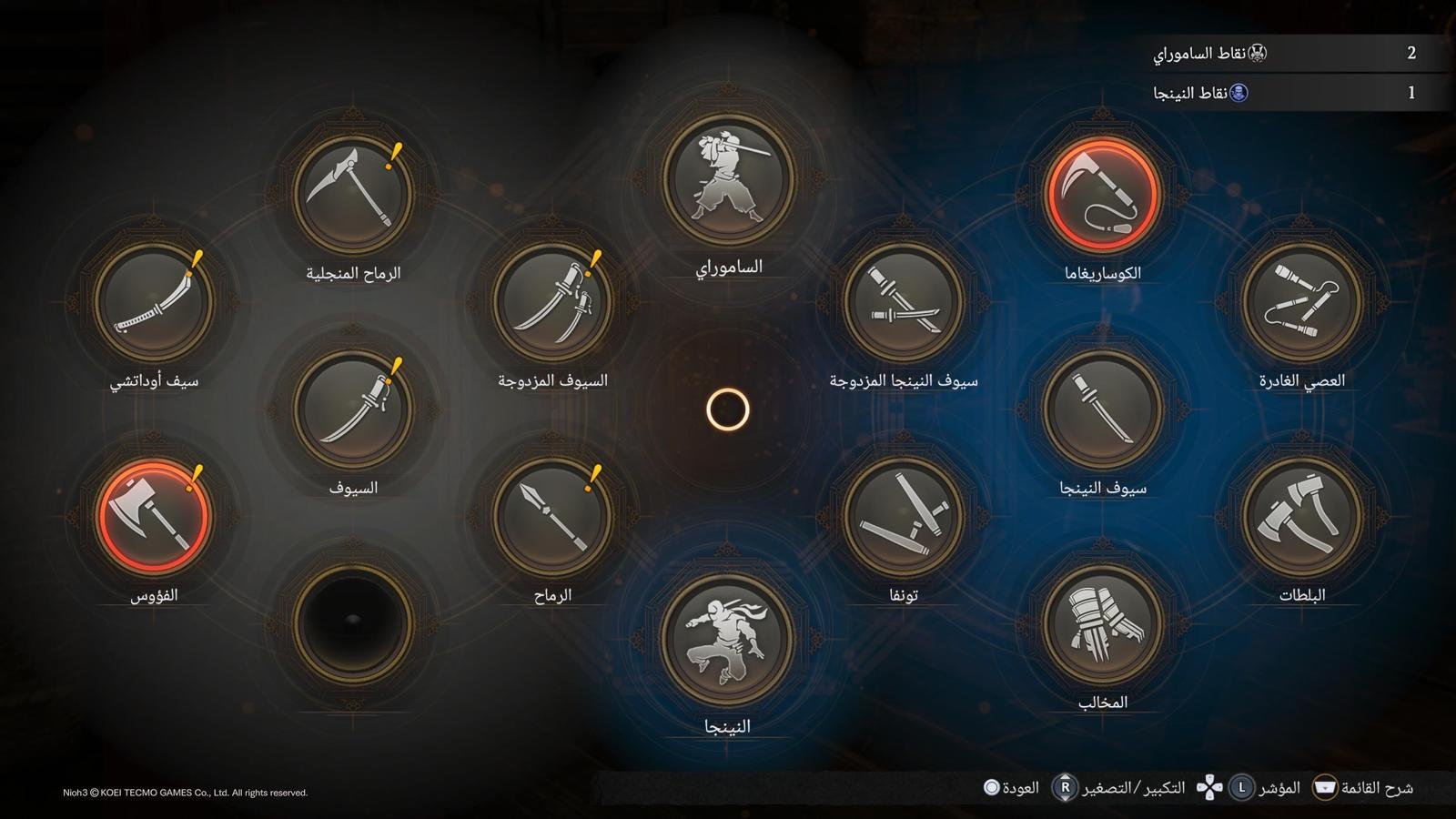Select the Dual Swords (السيوف المزدوجة) node

pyautogui.click(x=552, y=301)
